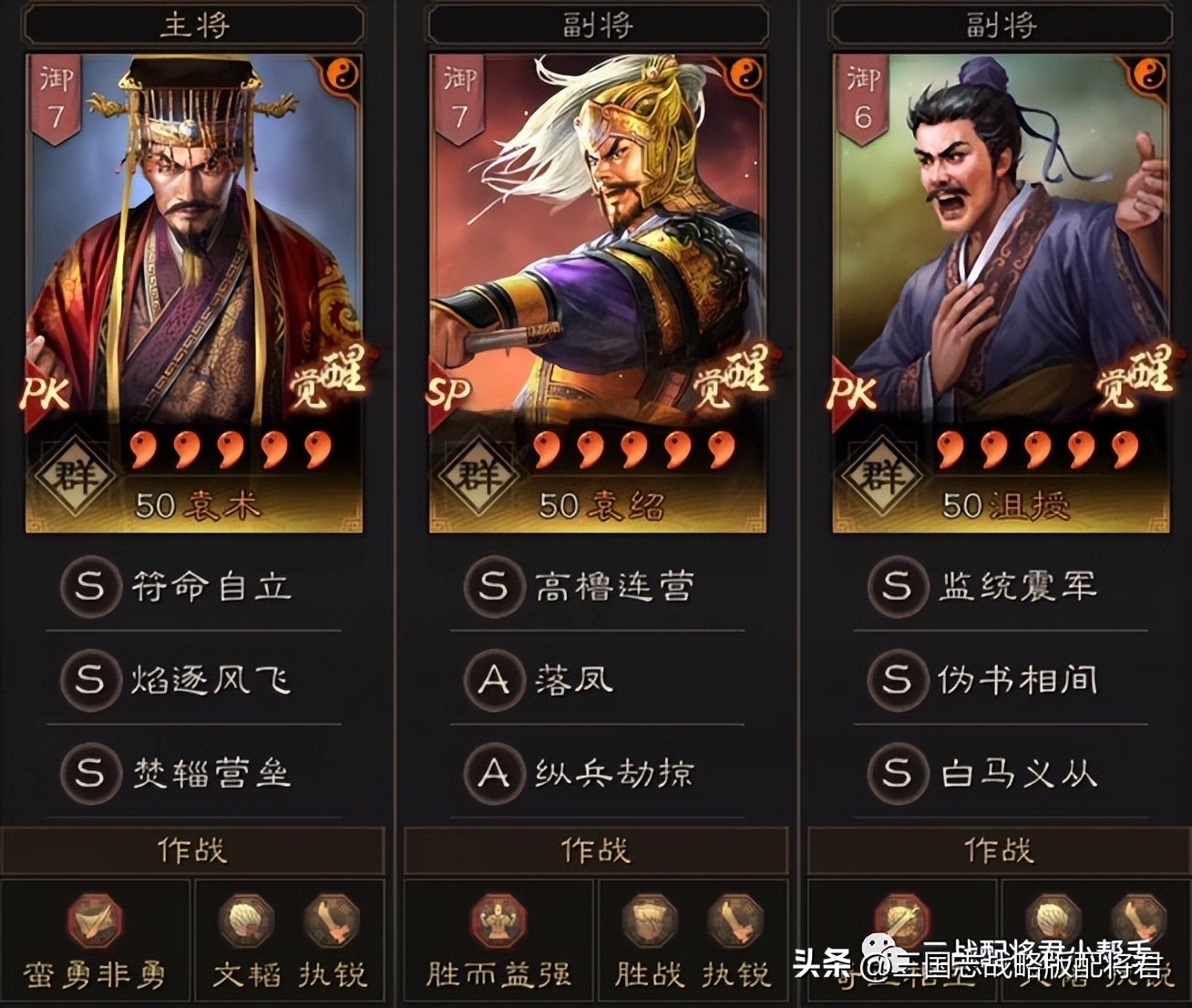This screenshot has width=1192, height=1008.
Task: Collapse the 作战 section under 沮授
Action: (999, 849)
